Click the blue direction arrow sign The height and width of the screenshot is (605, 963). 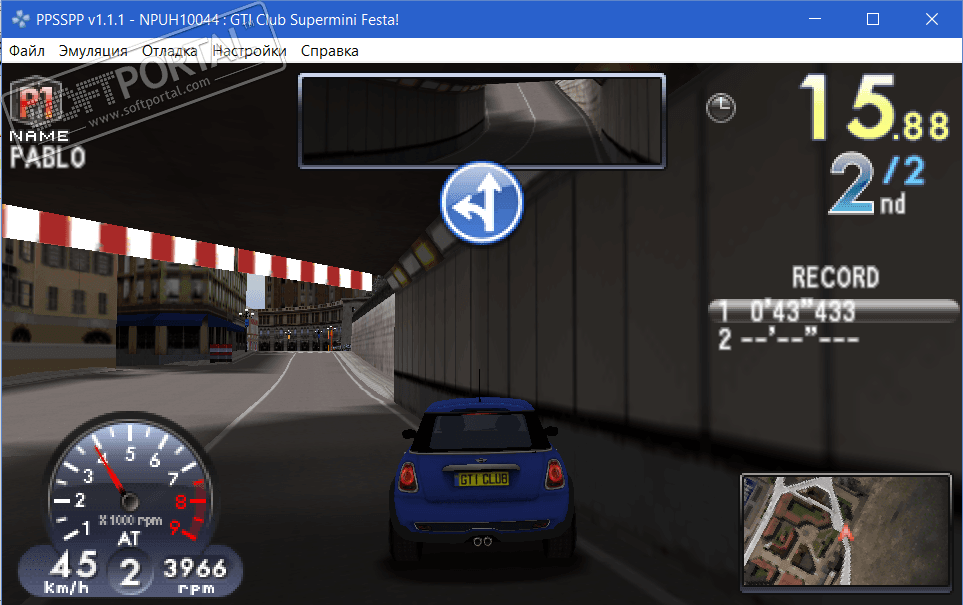point(482,203)
